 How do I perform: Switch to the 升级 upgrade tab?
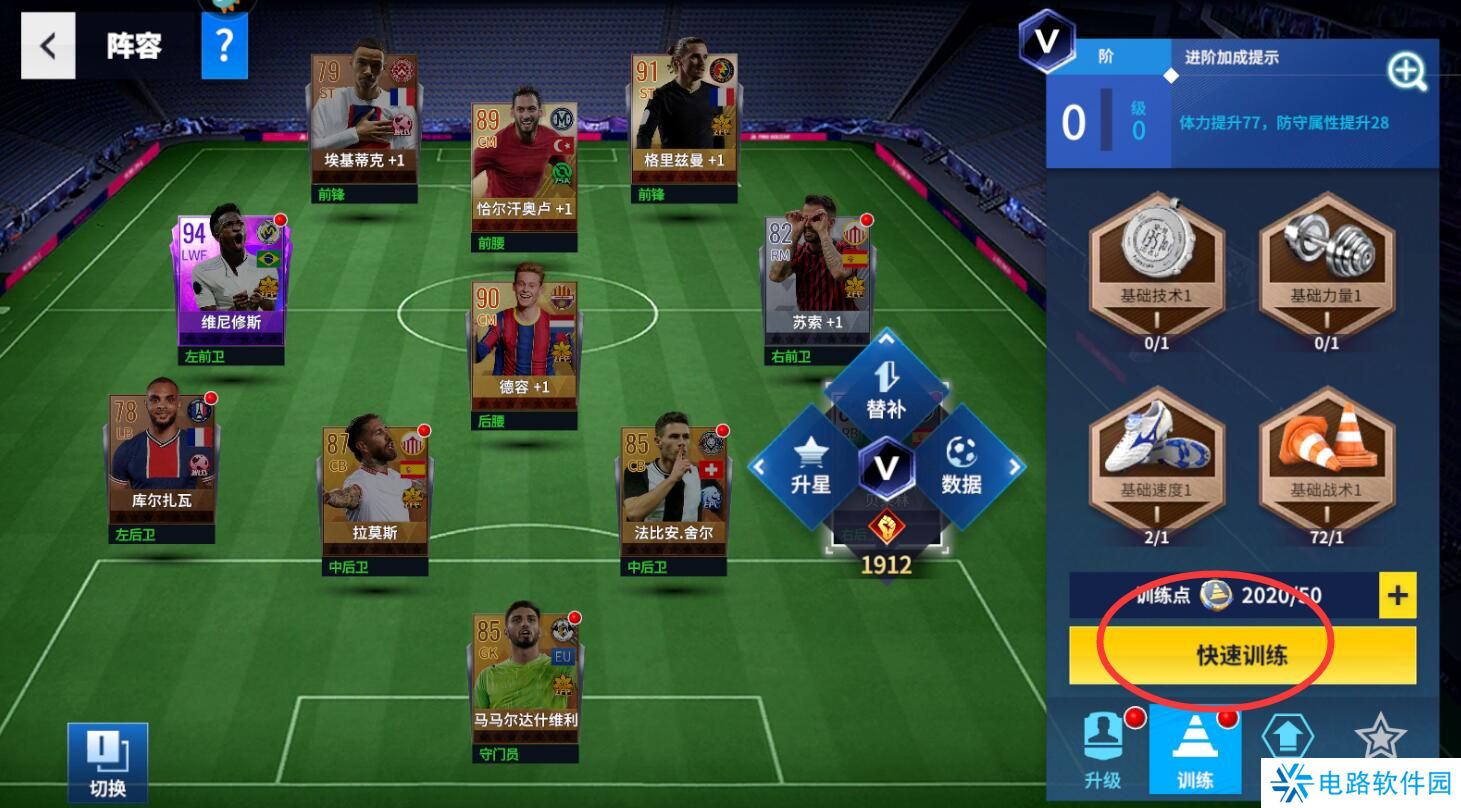1103,752
